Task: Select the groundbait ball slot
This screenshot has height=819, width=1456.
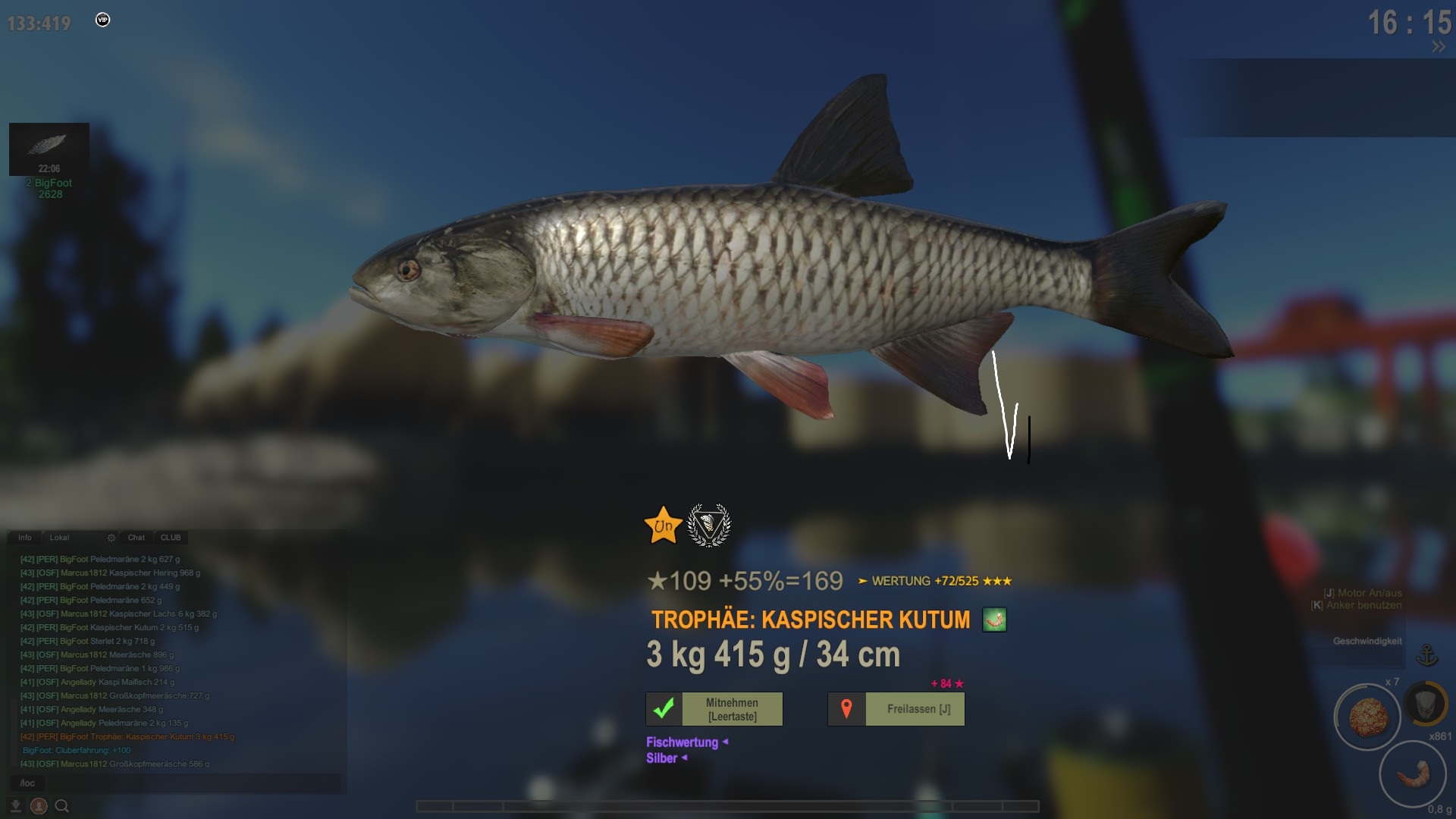Action: click(x=1367, y=717)
